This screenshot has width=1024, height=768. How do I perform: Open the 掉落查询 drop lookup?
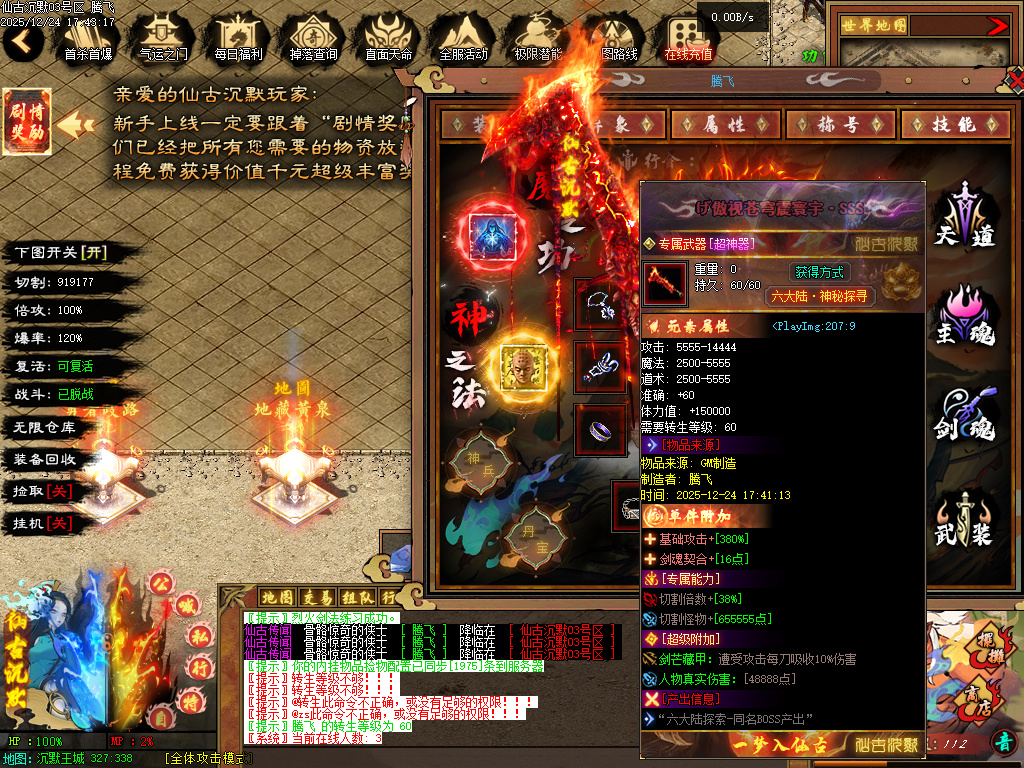point(313,38)
